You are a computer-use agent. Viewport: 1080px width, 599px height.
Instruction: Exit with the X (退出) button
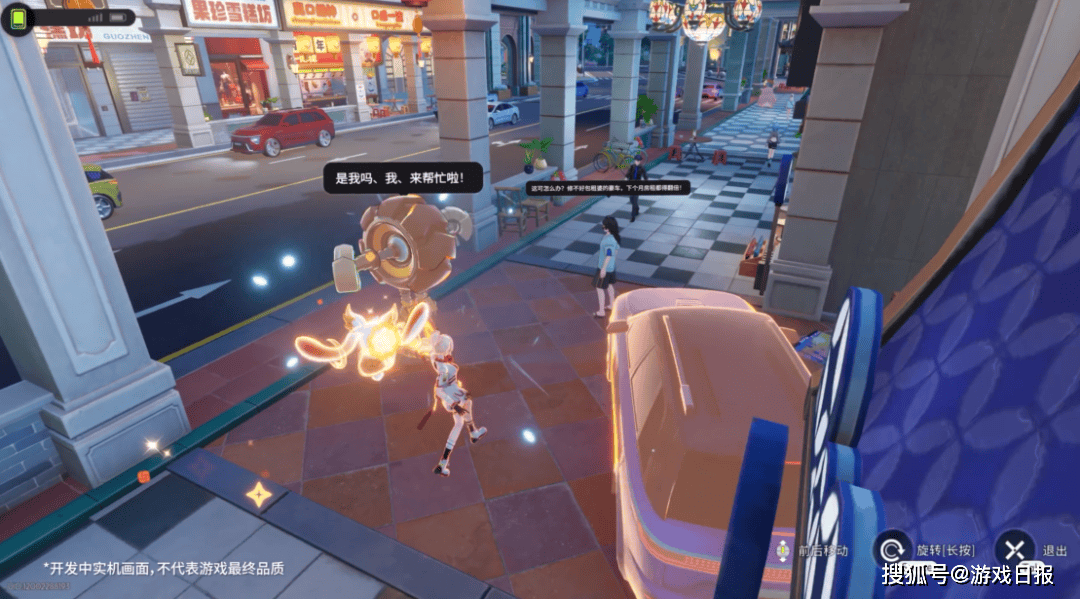(1015, 549)
